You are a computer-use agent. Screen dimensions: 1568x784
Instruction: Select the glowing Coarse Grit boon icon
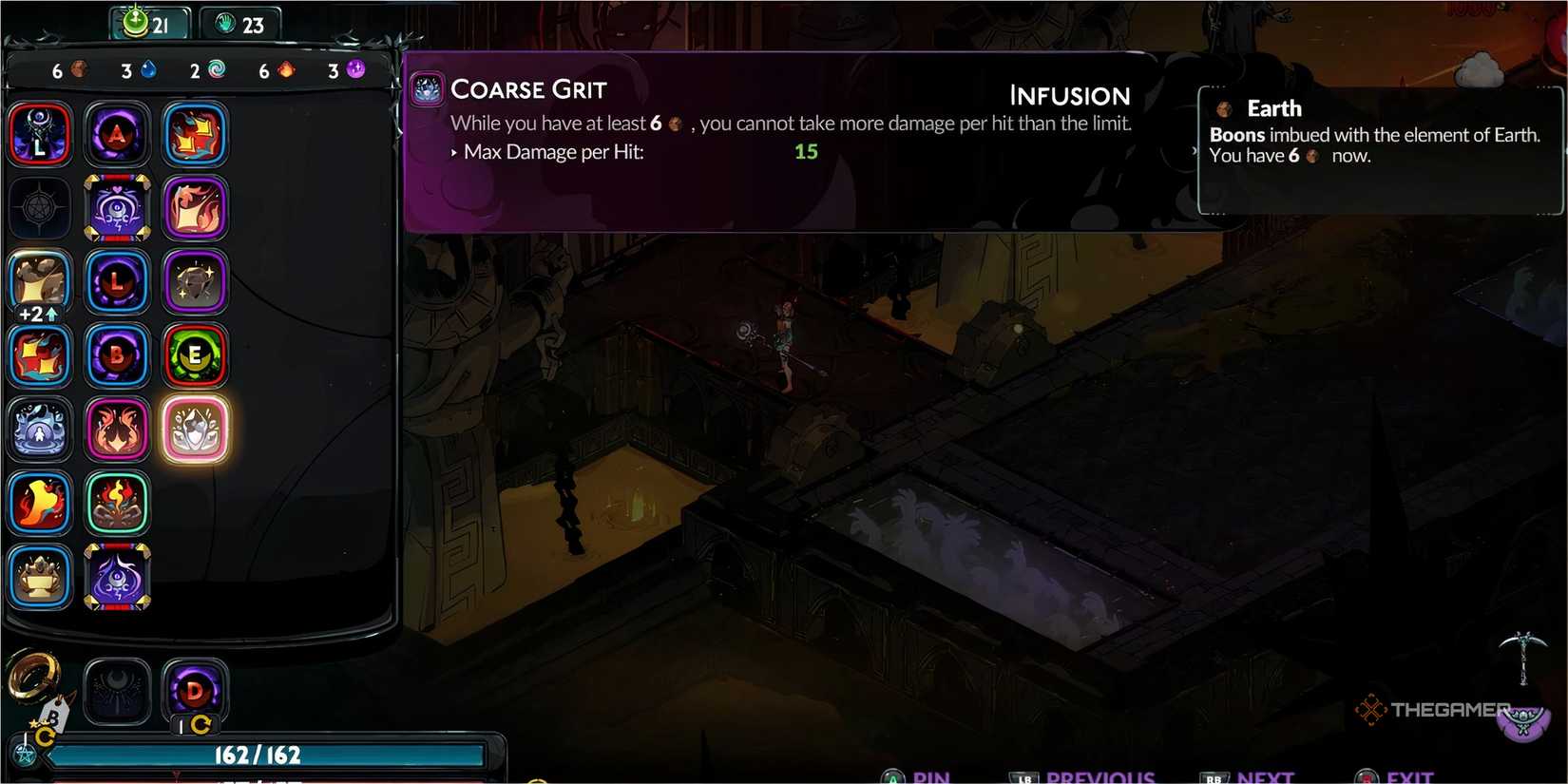click(x=195, y=430)
